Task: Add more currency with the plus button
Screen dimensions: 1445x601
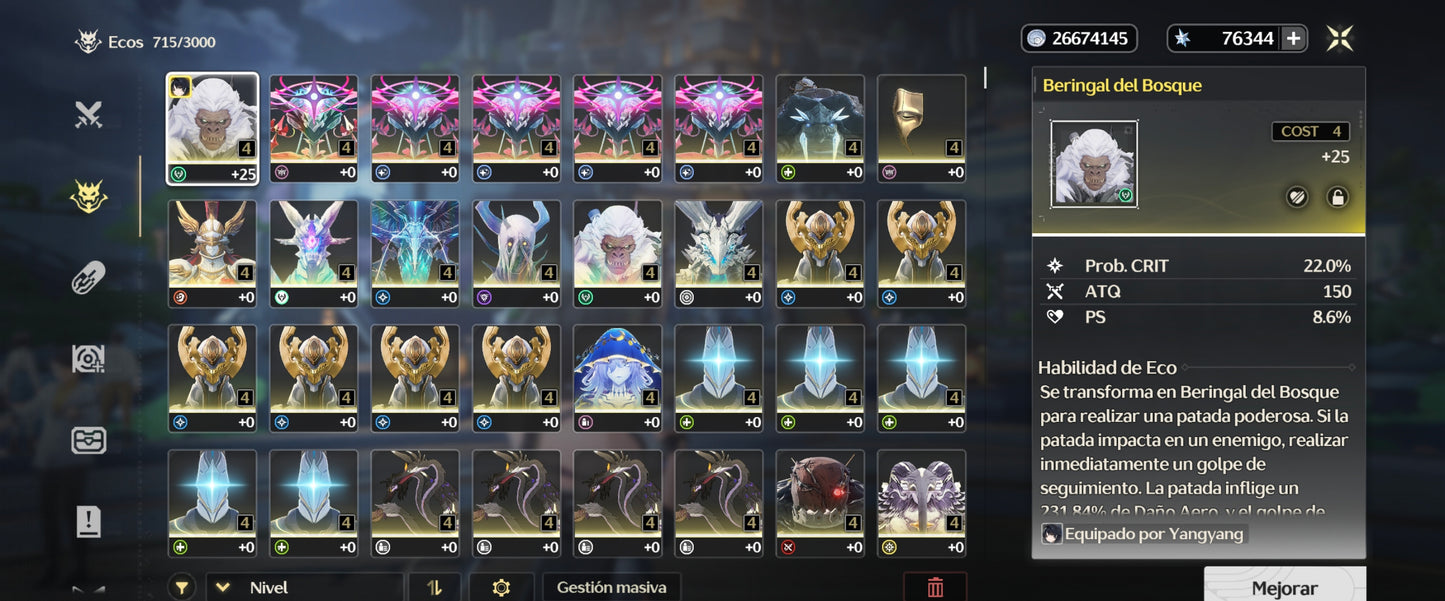Action: (x=1293, y=39)
